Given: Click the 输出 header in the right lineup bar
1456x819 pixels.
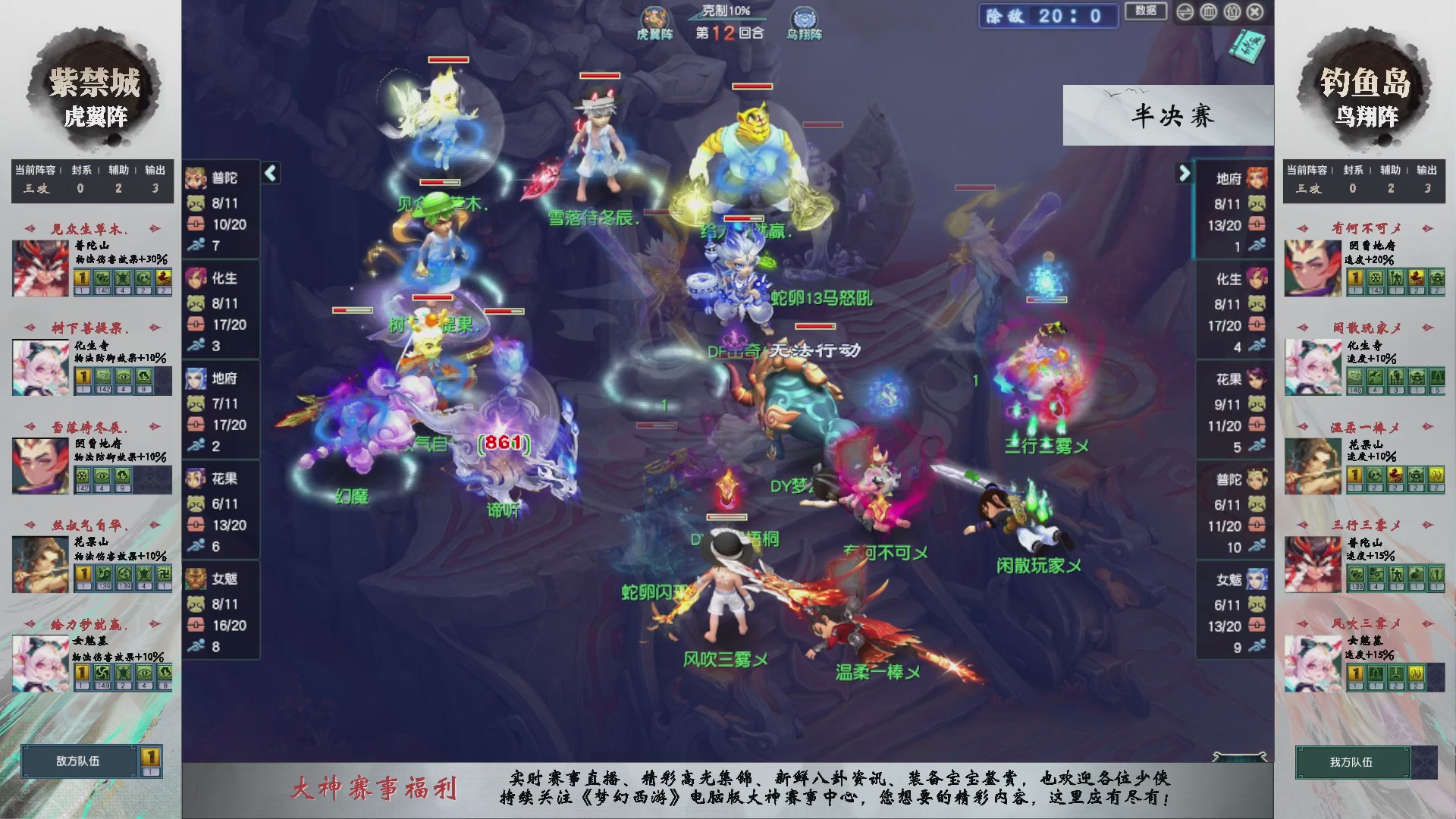Looking at the screenshot, I should pos(1429,171).
